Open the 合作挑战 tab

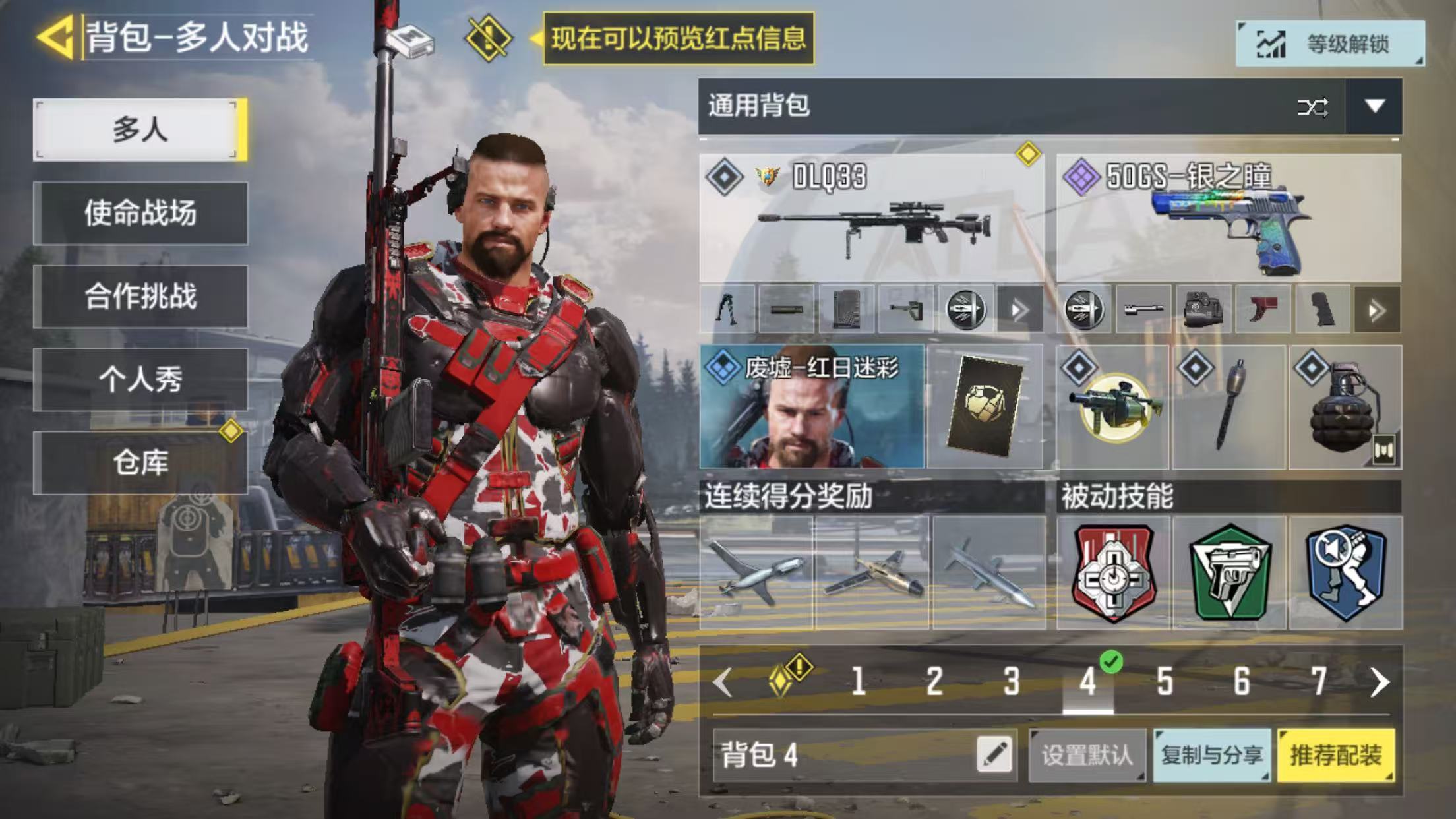(x=140, y=296)
